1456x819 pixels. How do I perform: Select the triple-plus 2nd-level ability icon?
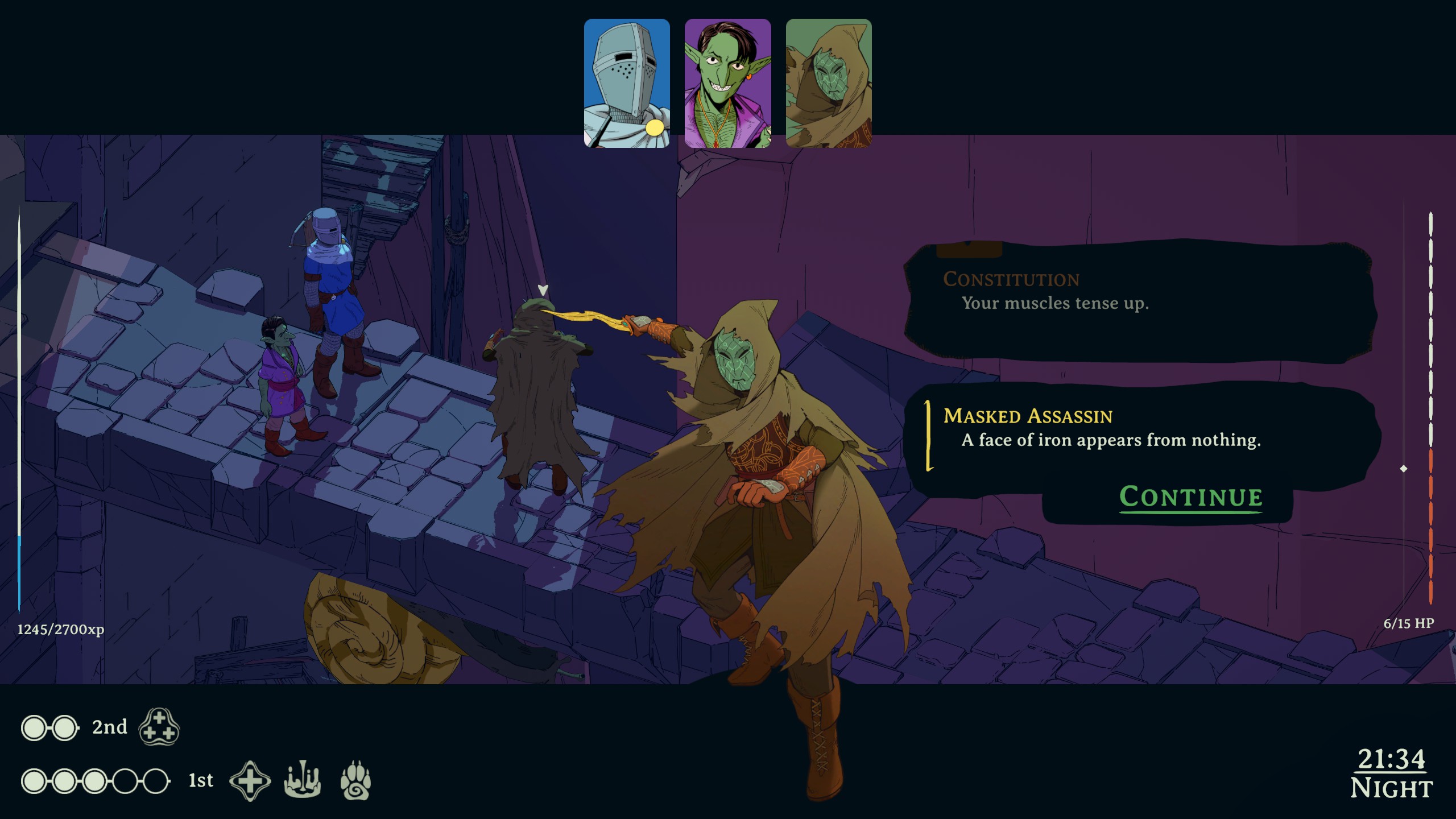[159, 727]
